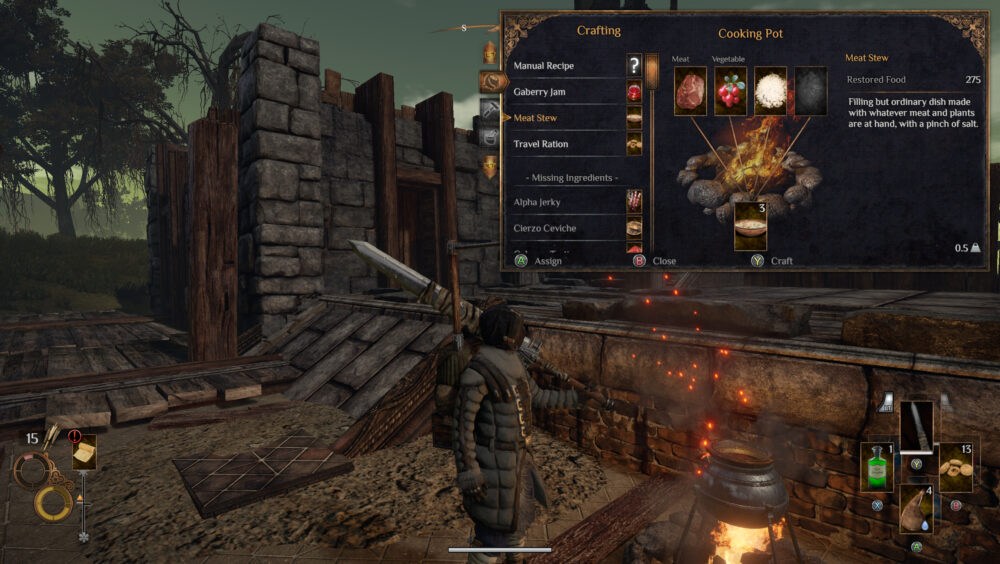Click the recipe list scrollbar handle
The width and height of the screenshot is (1000, 564).
652,75
